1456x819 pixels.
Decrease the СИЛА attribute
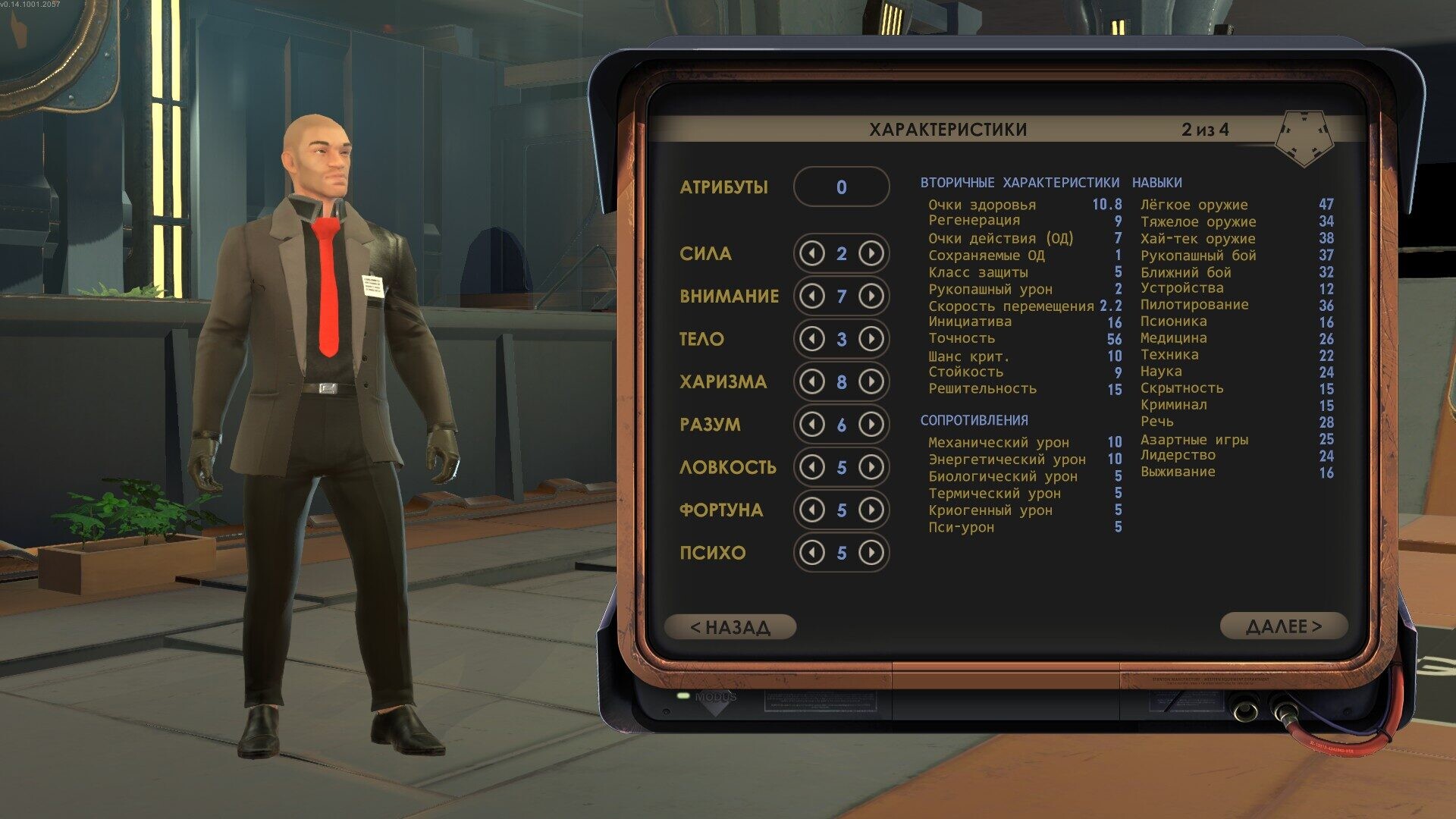tap(812, 253)
